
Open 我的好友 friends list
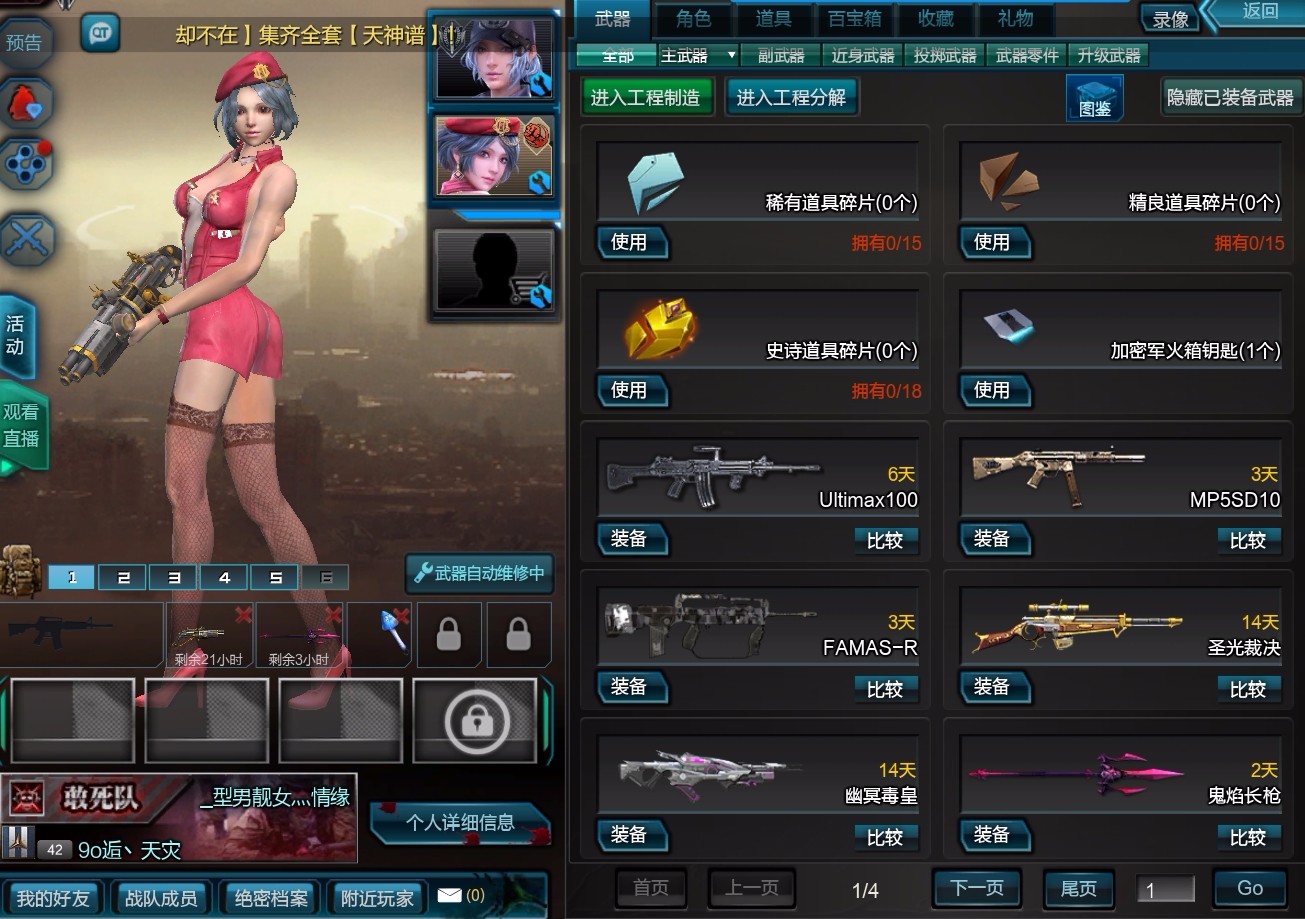[x=53, y=897]
